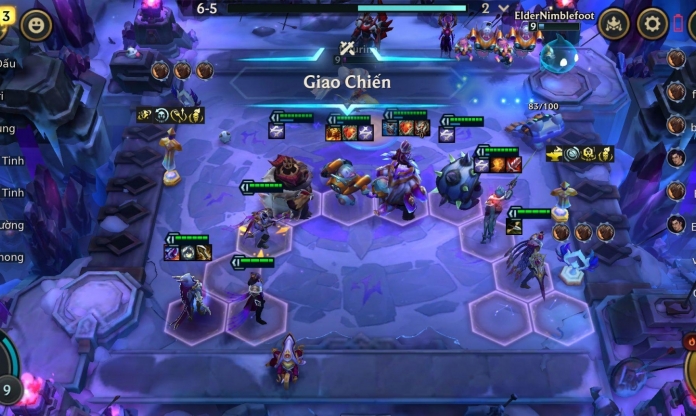Screen dimensions: 696x416
Task: Click the level 9 experience circle
Action: (x=8, y=387)
